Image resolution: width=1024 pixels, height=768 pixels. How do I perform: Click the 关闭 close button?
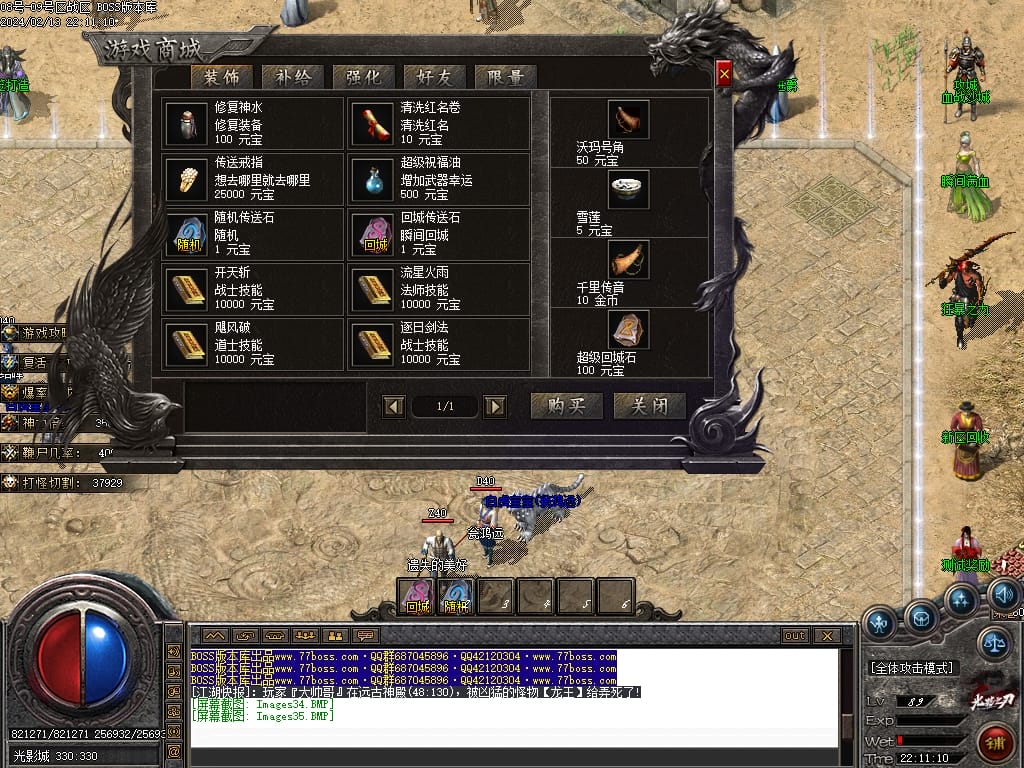coord(649,405)
